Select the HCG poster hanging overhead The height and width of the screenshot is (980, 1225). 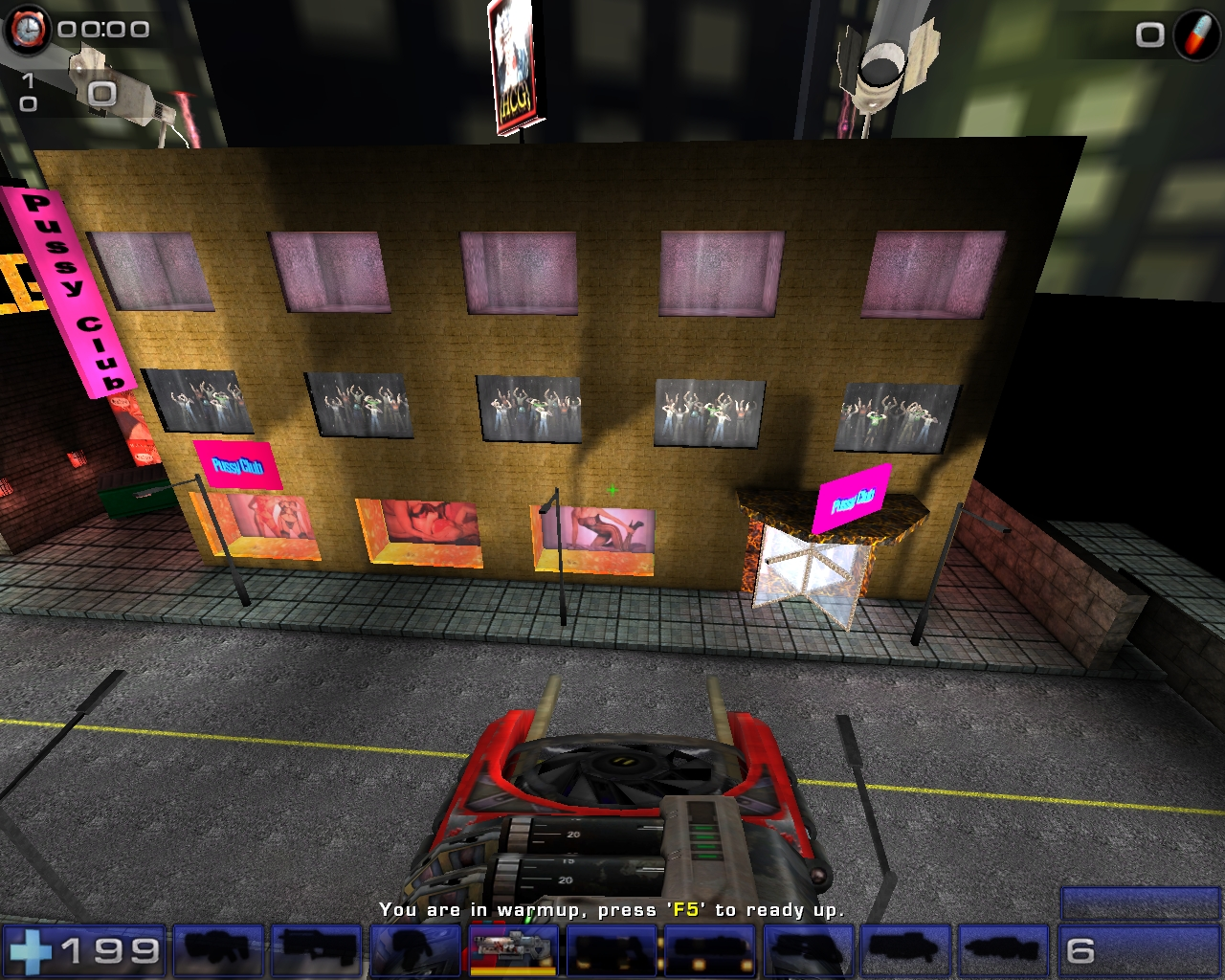[x=514, y=62]
